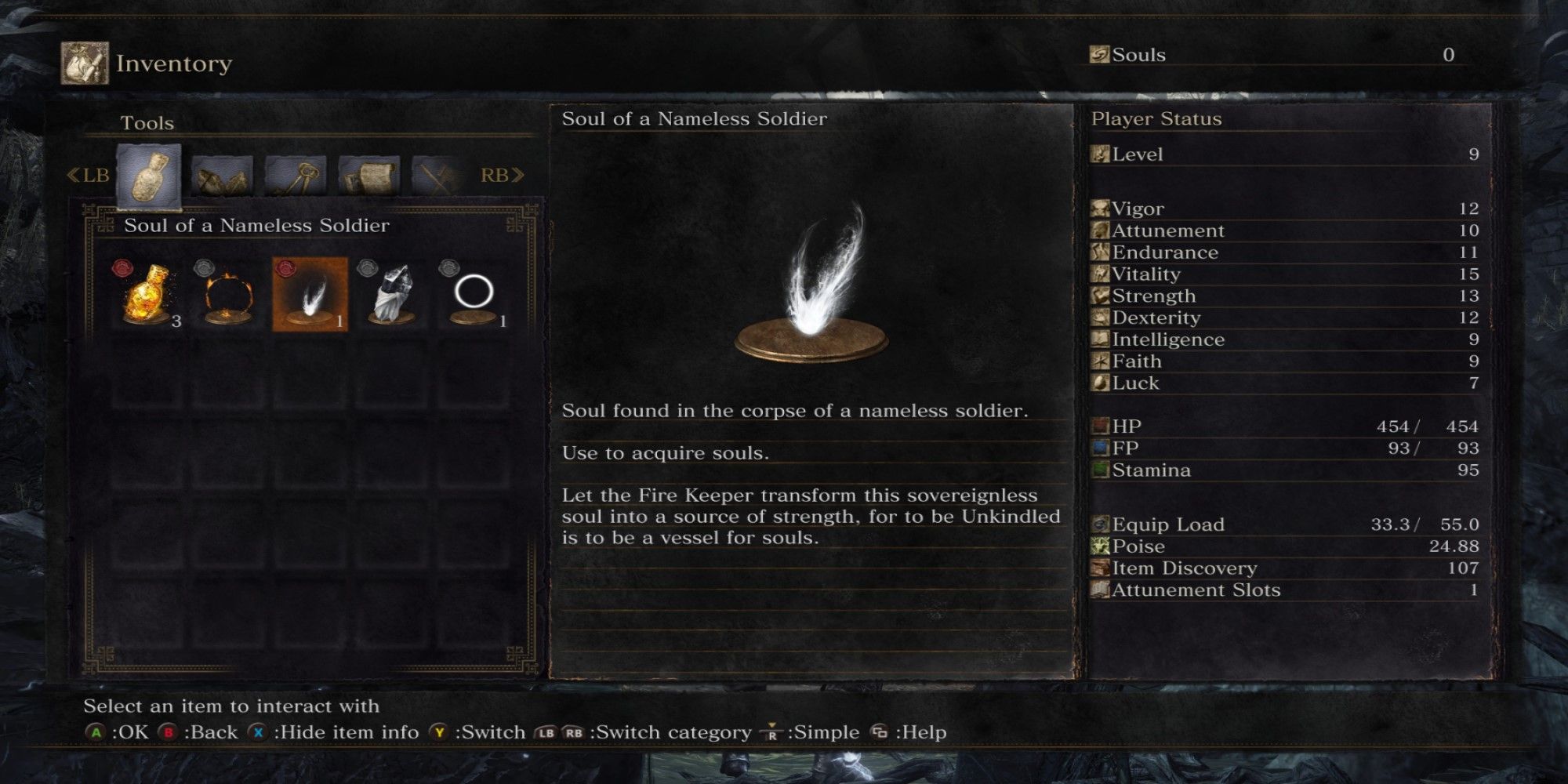Viewport: 1568px width, 784px height.
Task: Toggle Hide item info with X prompt
Action: point(259,732)
